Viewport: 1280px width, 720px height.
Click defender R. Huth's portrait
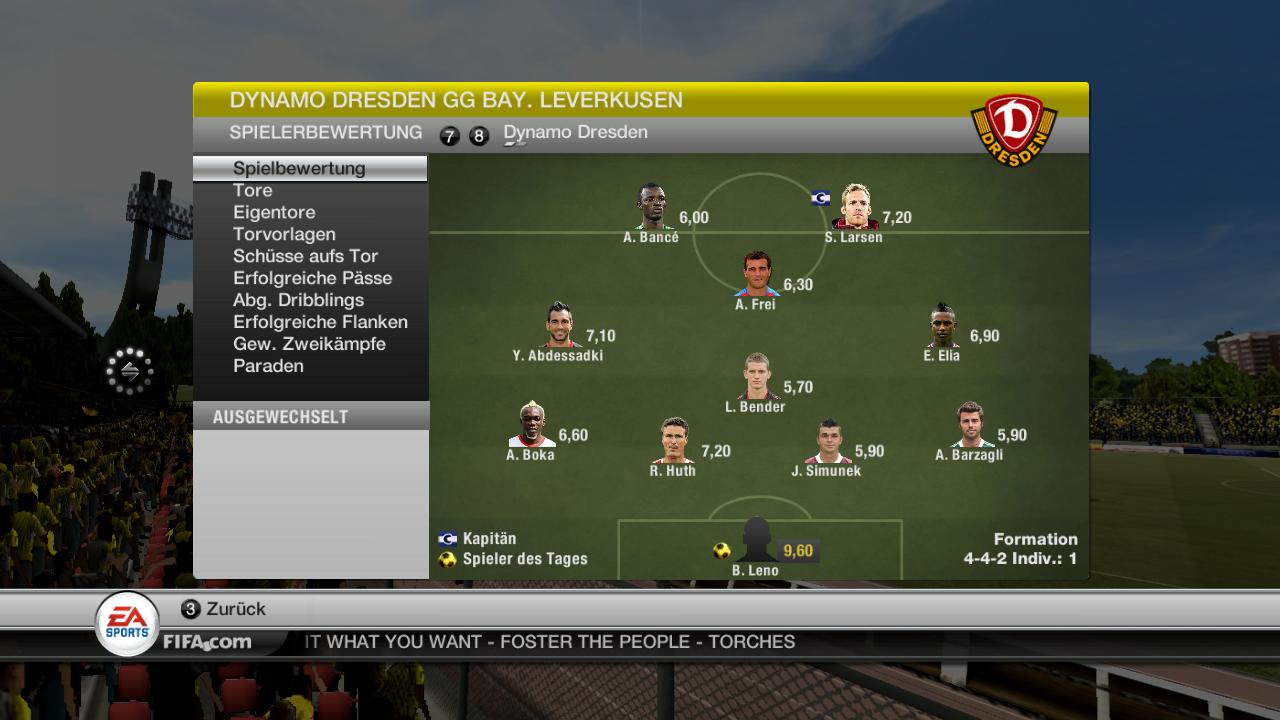tap(673, 441)
